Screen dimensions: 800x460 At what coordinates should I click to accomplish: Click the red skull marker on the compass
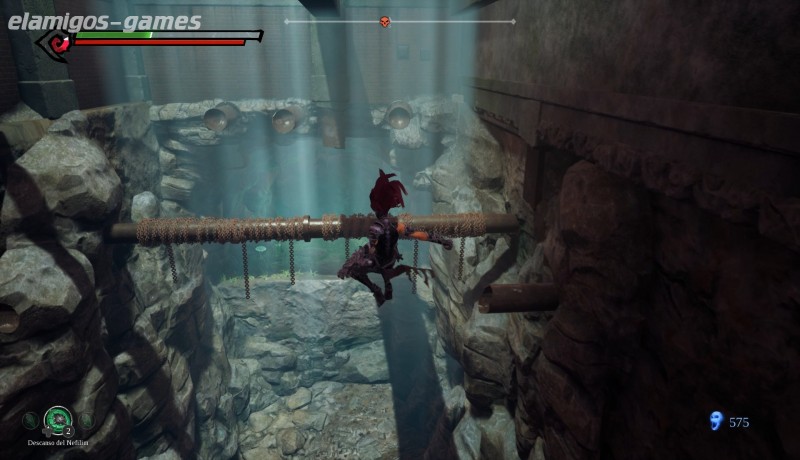click(x=385, y=21)
